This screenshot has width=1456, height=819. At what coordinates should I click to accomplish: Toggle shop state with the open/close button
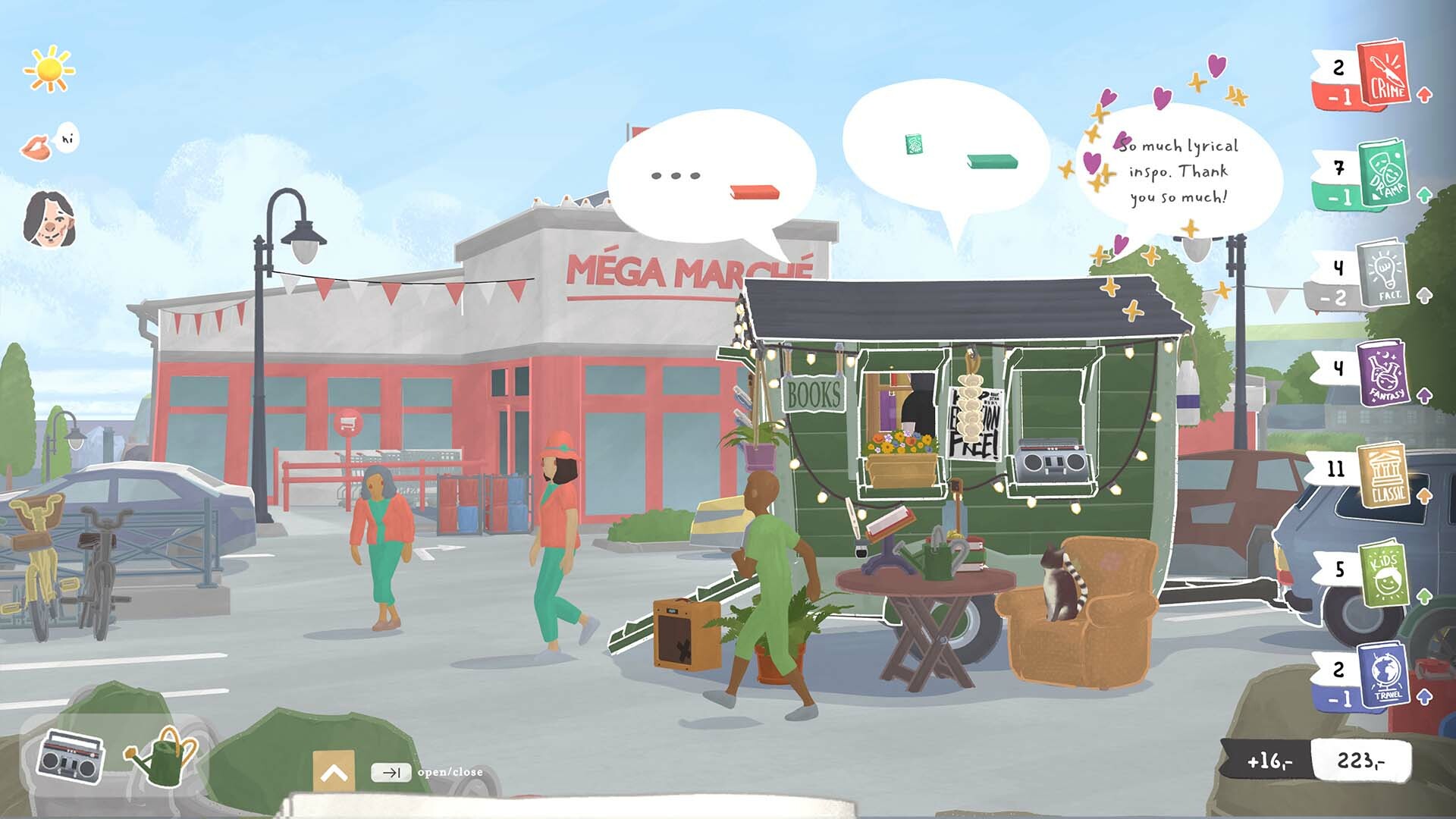pyautogui.click(x=391, y=773)
